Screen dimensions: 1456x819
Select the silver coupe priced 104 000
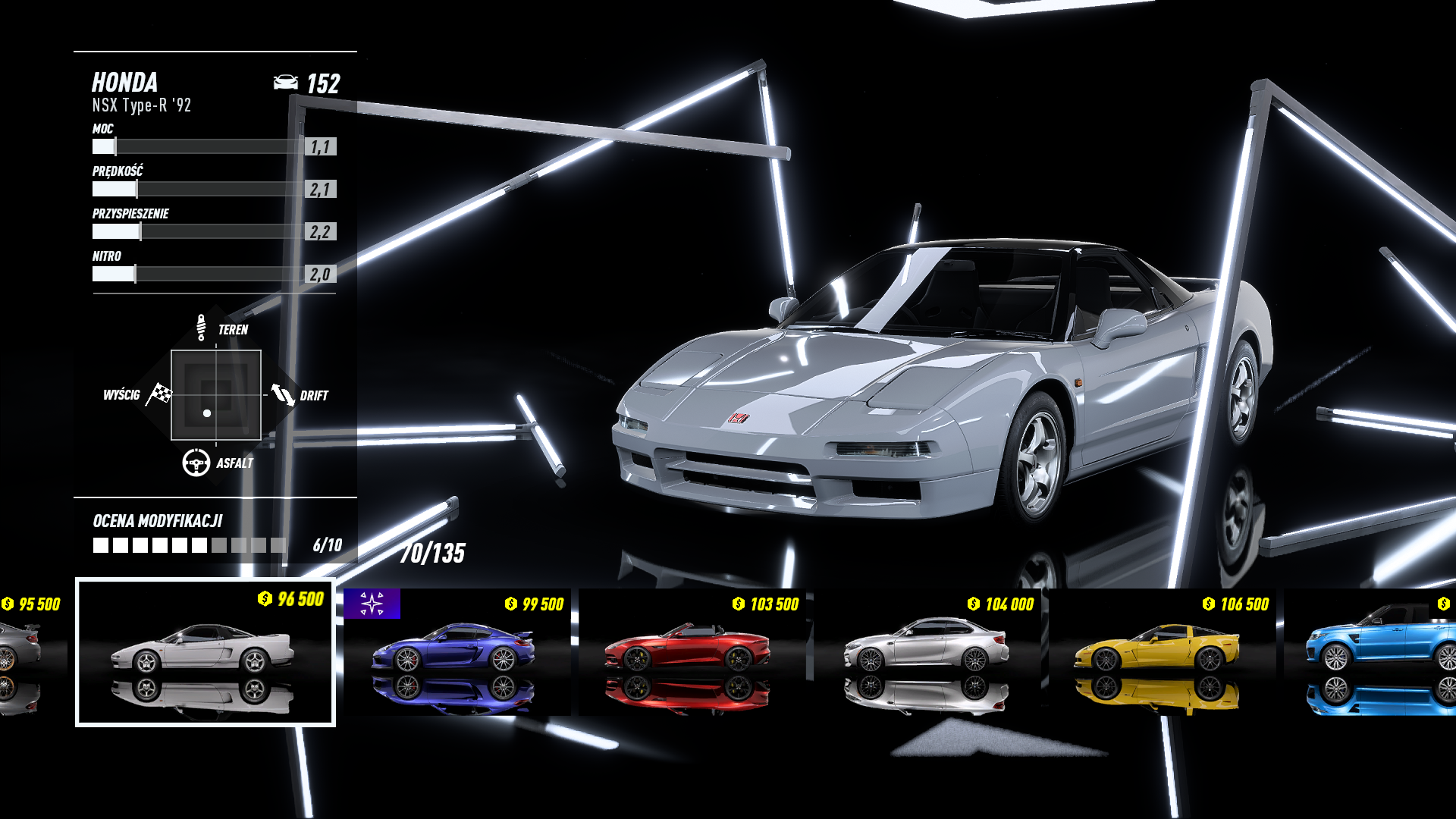[927, 652]
